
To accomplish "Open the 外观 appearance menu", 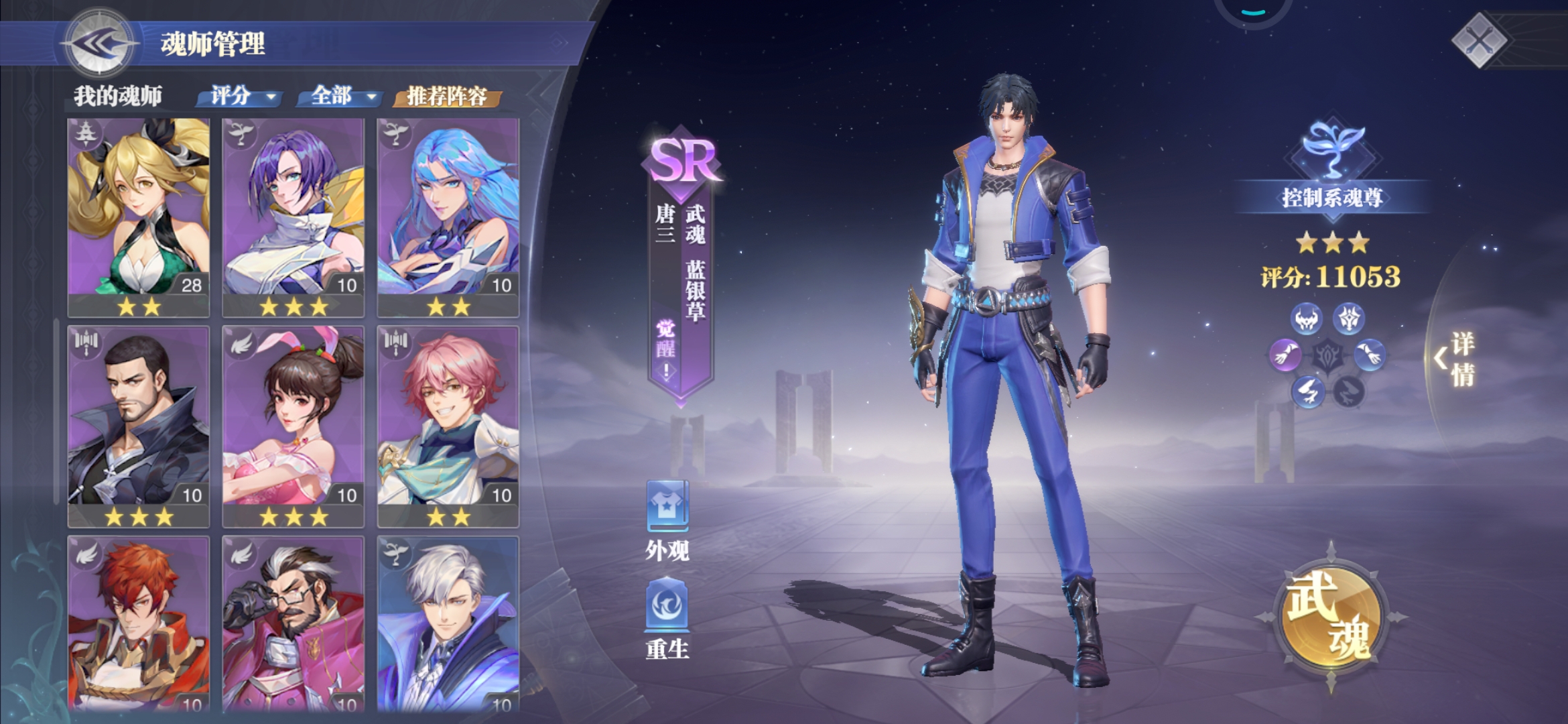I will pos(667,520).
